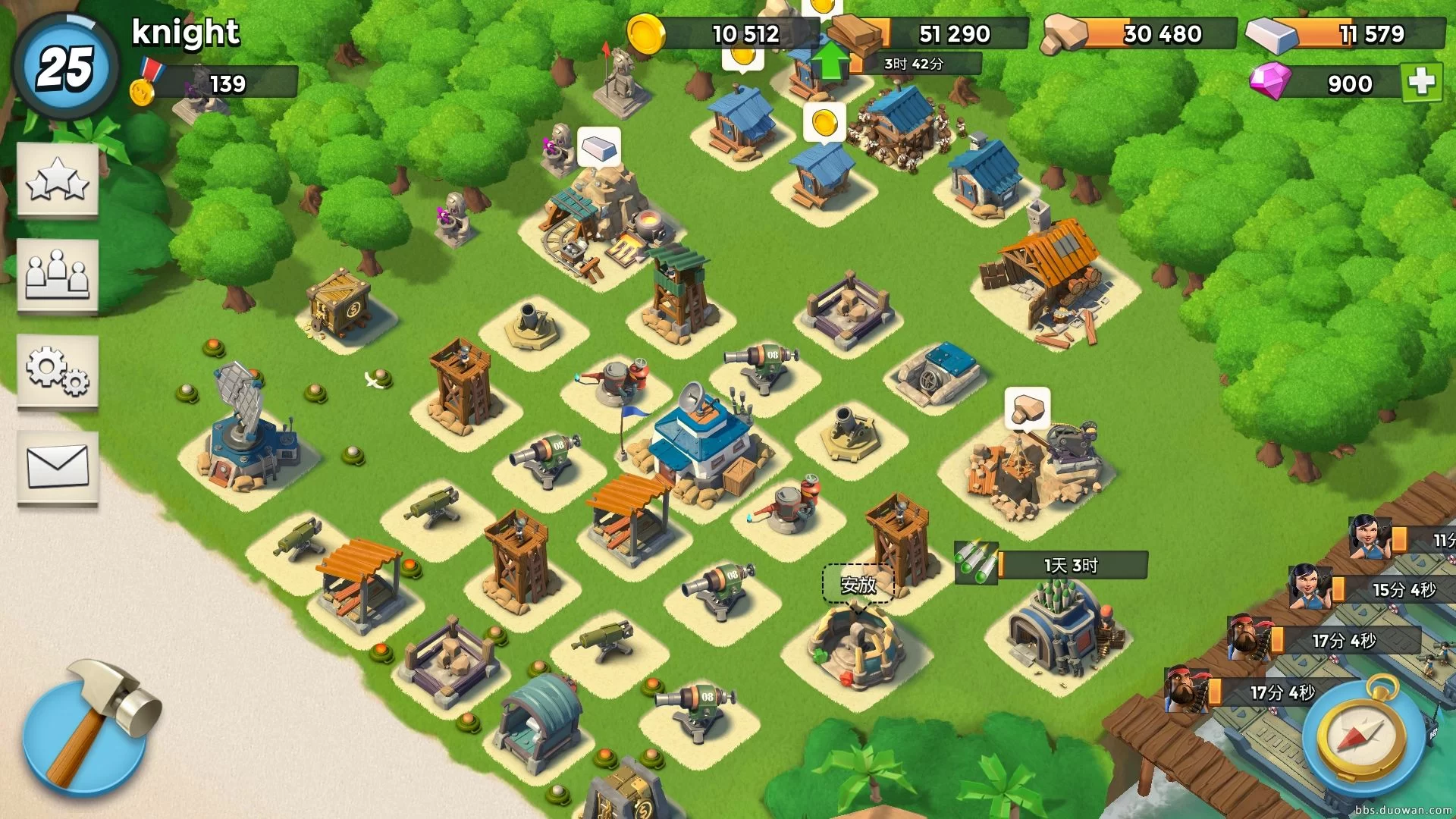Tap the 3时 42分 upgrade timer

[914, 64]
